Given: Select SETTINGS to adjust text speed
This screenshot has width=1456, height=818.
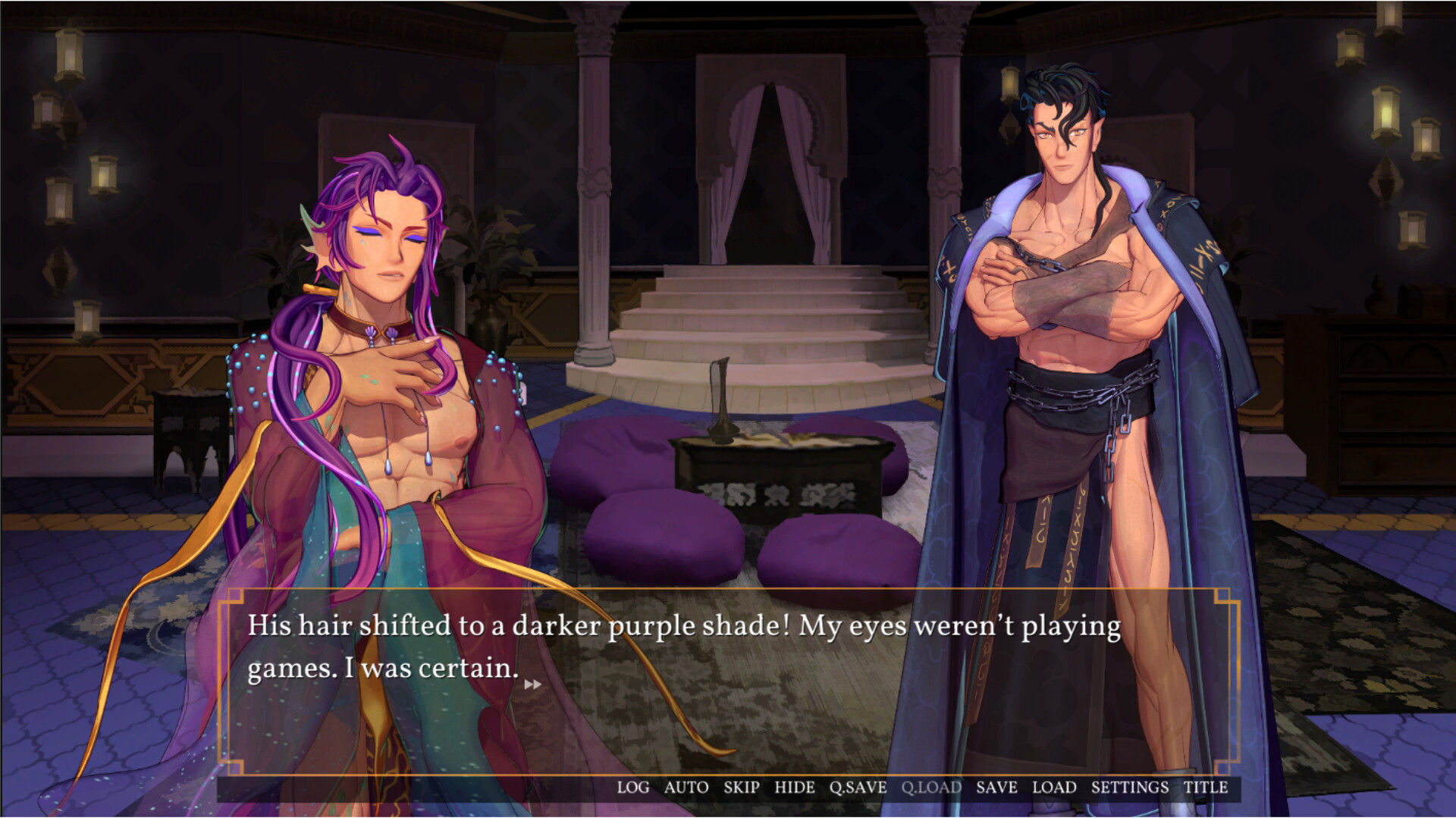Looking at the screenshot, I should pos(1131,787).
